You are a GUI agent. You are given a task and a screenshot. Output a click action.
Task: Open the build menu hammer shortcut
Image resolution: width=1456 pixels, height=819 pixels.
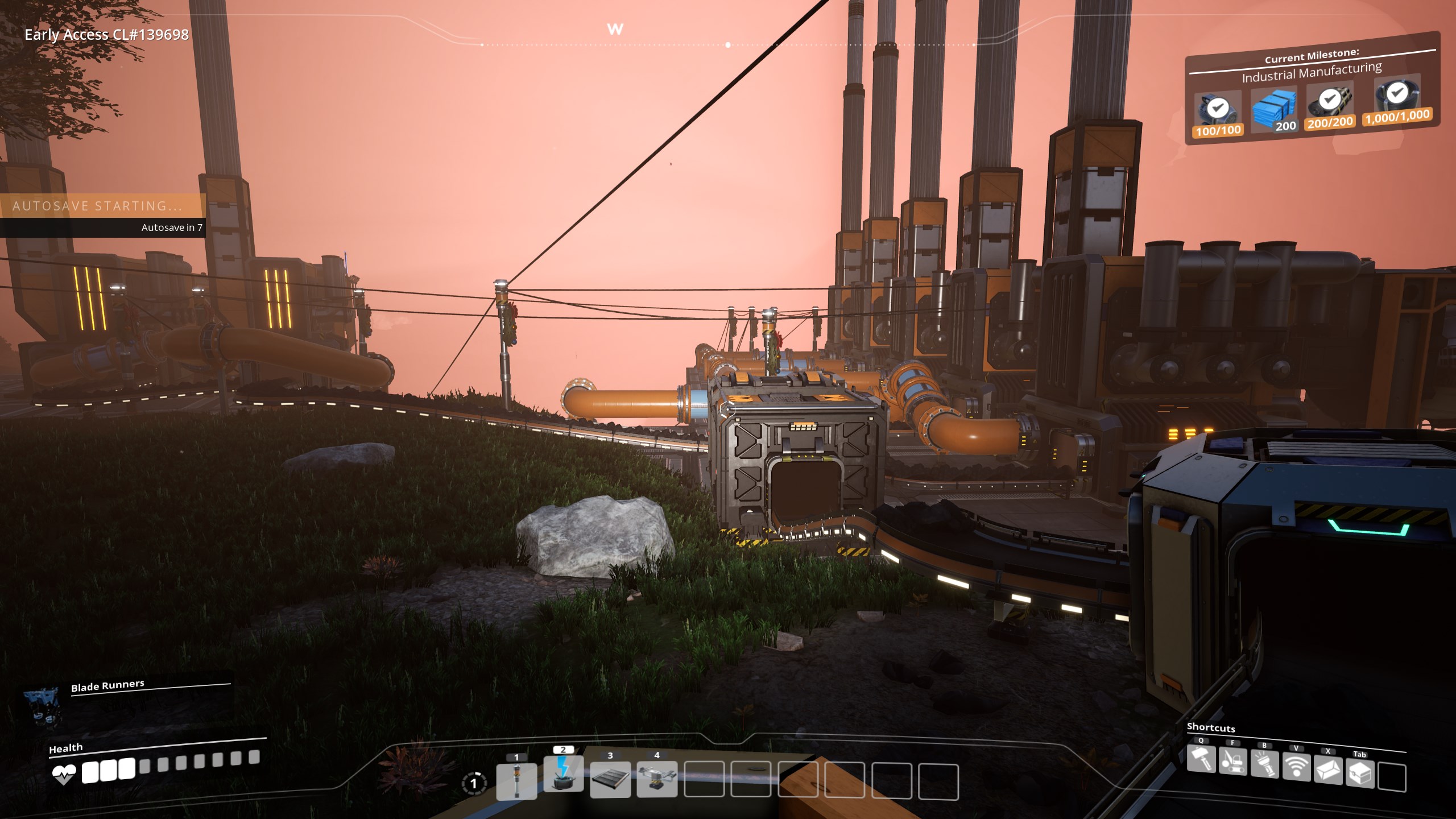pos(1201,759)
